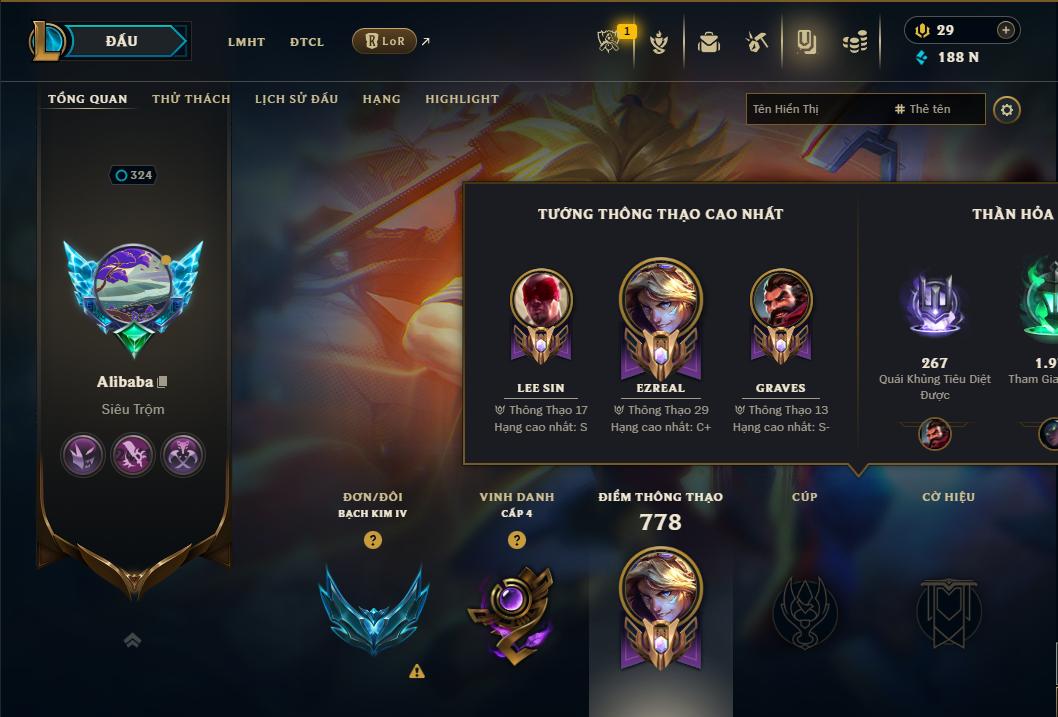The height and width of the screenshot is (717, 1058).
Task: Select the HẠNG tab
Action: 381,99
